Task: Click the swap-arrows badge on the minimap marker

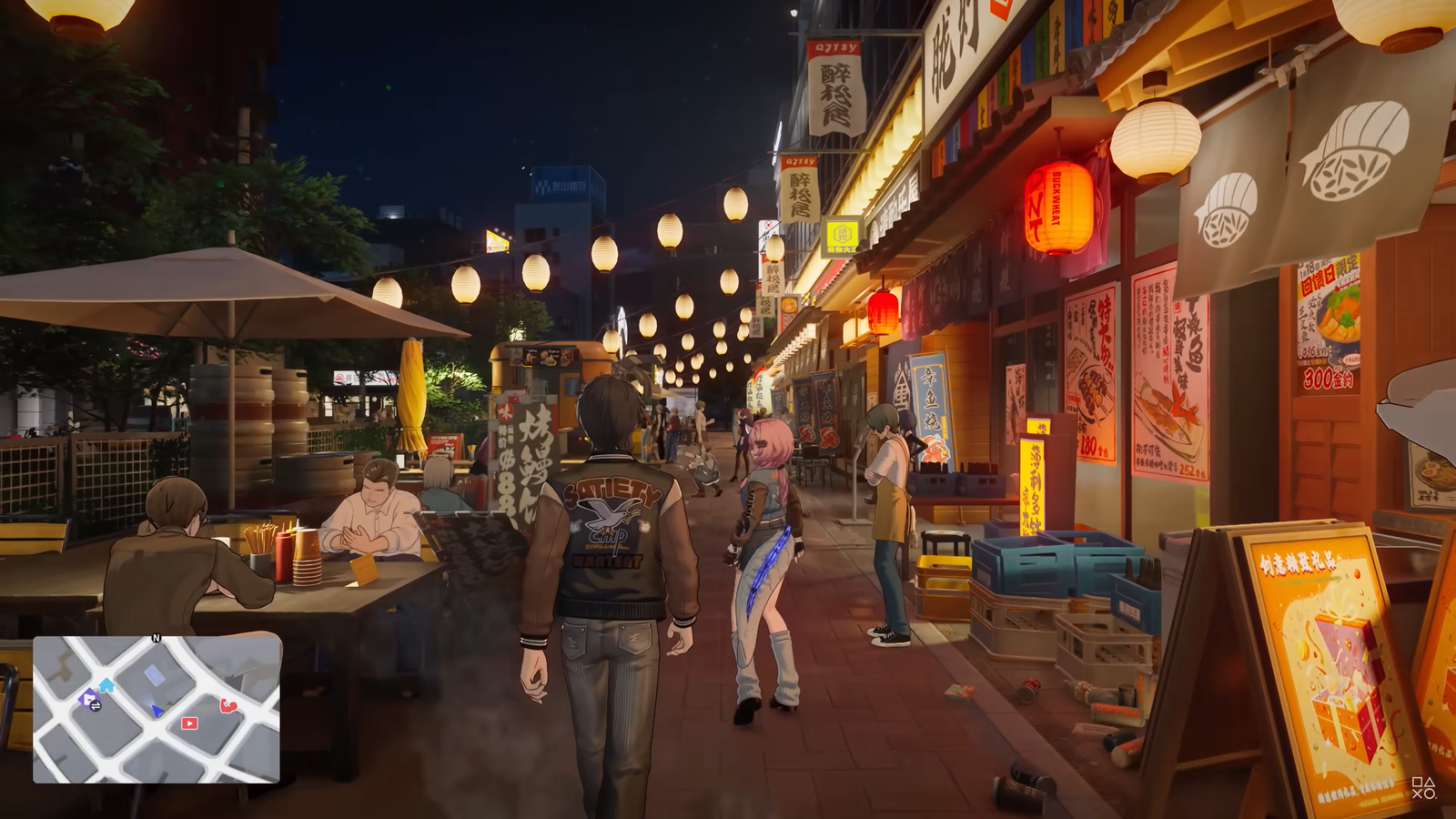Action: pyautogui.click(x=96, y=706)
